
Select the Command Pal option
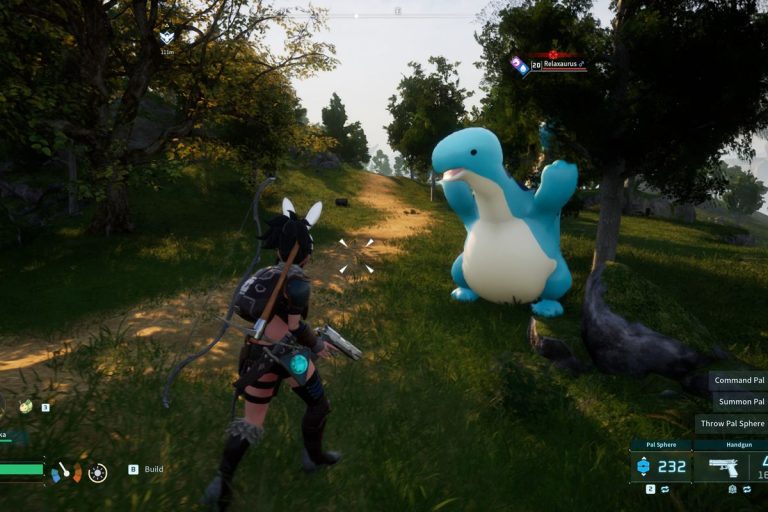tap(739, 380)
